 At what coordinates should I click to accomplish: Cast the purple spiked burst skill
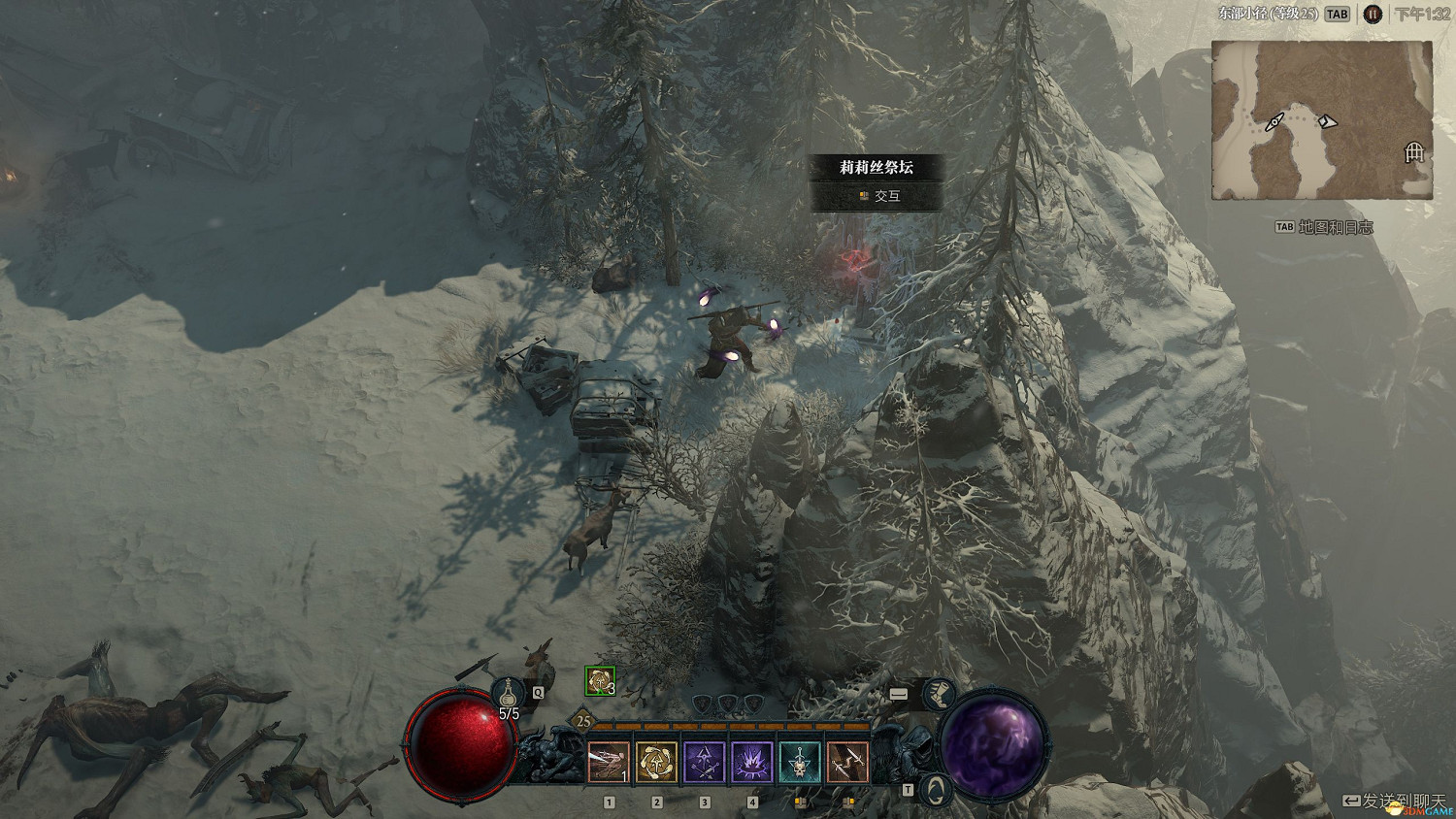pos(751,762)
